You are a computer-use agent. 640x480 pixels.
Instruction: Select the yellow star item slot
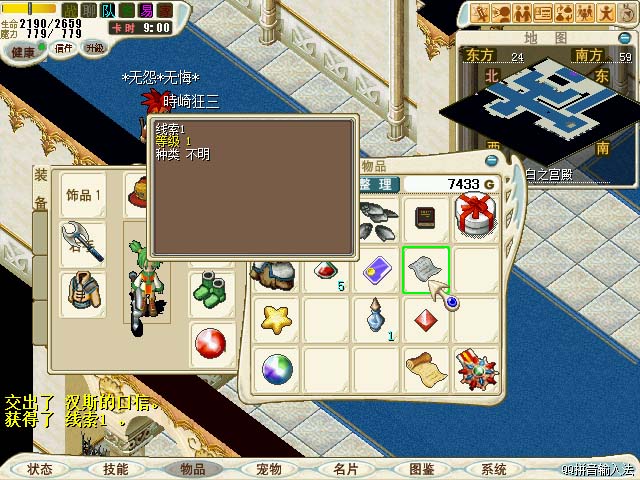[276, 320]
